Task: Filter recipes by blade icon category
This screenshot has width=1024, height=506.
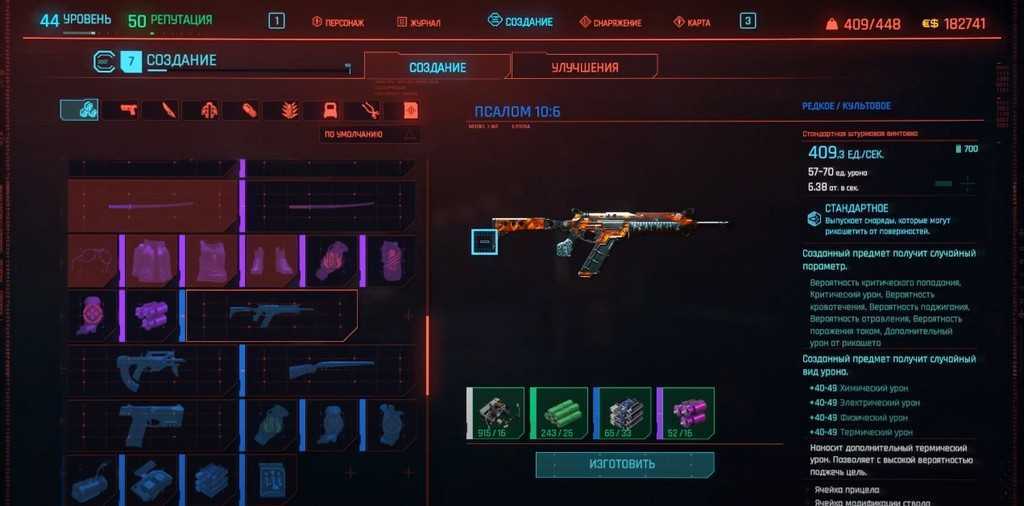Action: coord(168,109)
